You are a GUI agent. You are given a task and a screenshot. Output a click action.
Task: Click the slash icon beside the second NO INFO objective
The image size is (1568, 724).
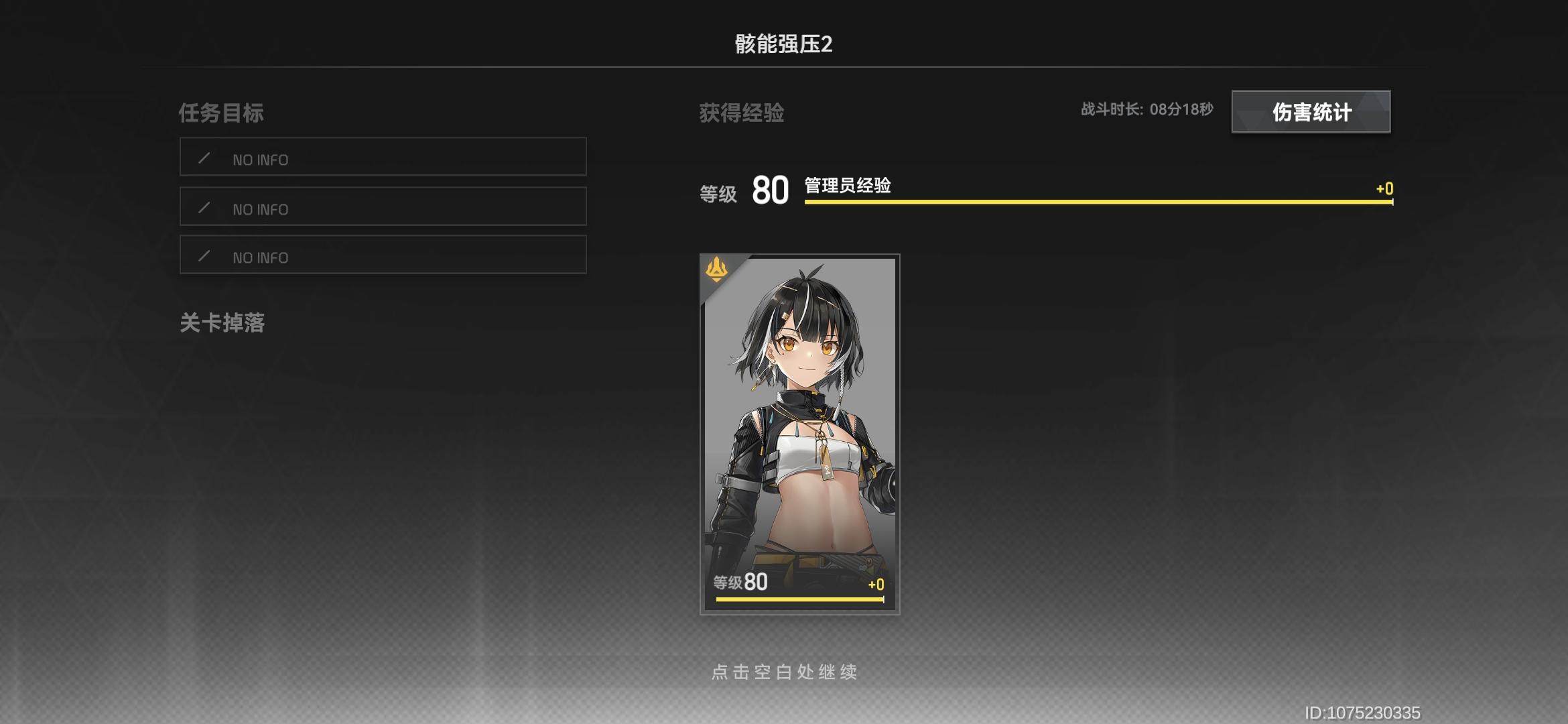206,208
